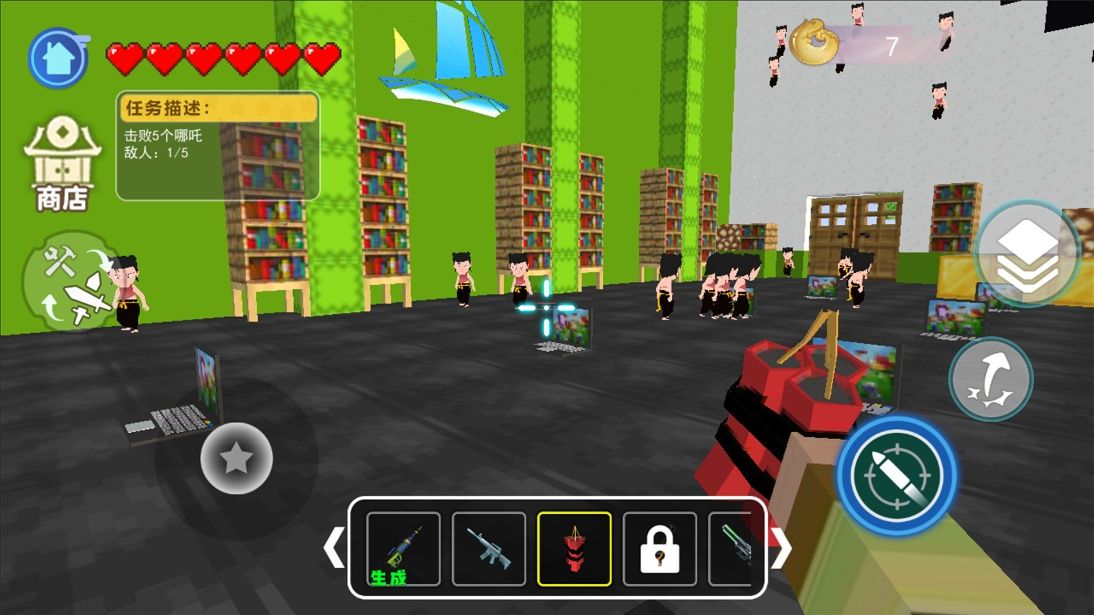Screen dimensions: 1094x615
Task: Select the red dynamite hotbar slot
Action: click(x=574, y=549)
